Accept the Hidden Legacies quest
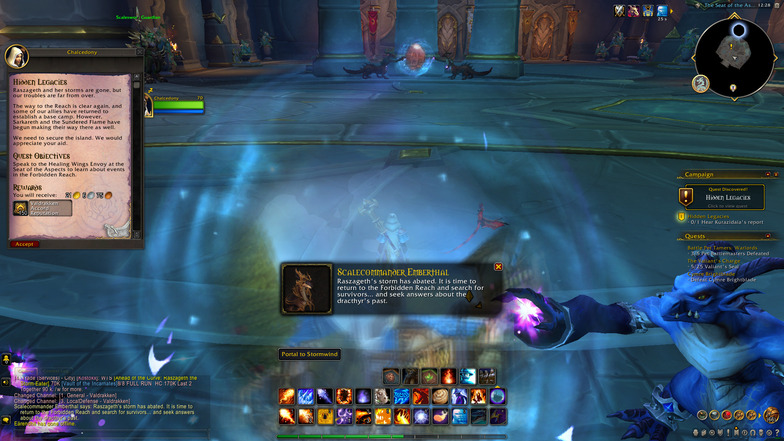 [x=24, y=243]
